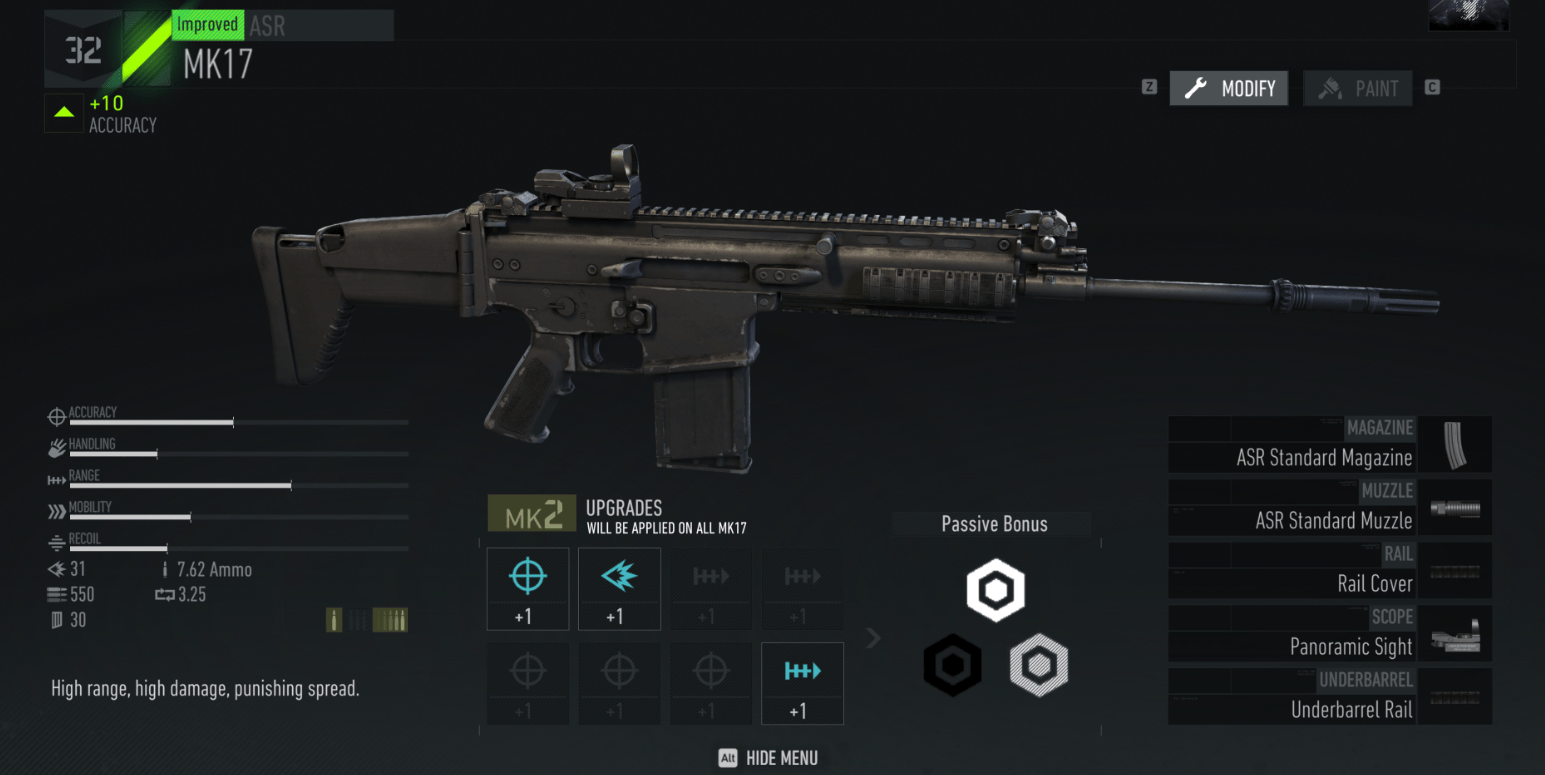Image resolution: width=1545 pixels, height=775 pixels.
Task: Select the unlocked crosshair accuracy upgrade
Action: (x=528, y=588)
